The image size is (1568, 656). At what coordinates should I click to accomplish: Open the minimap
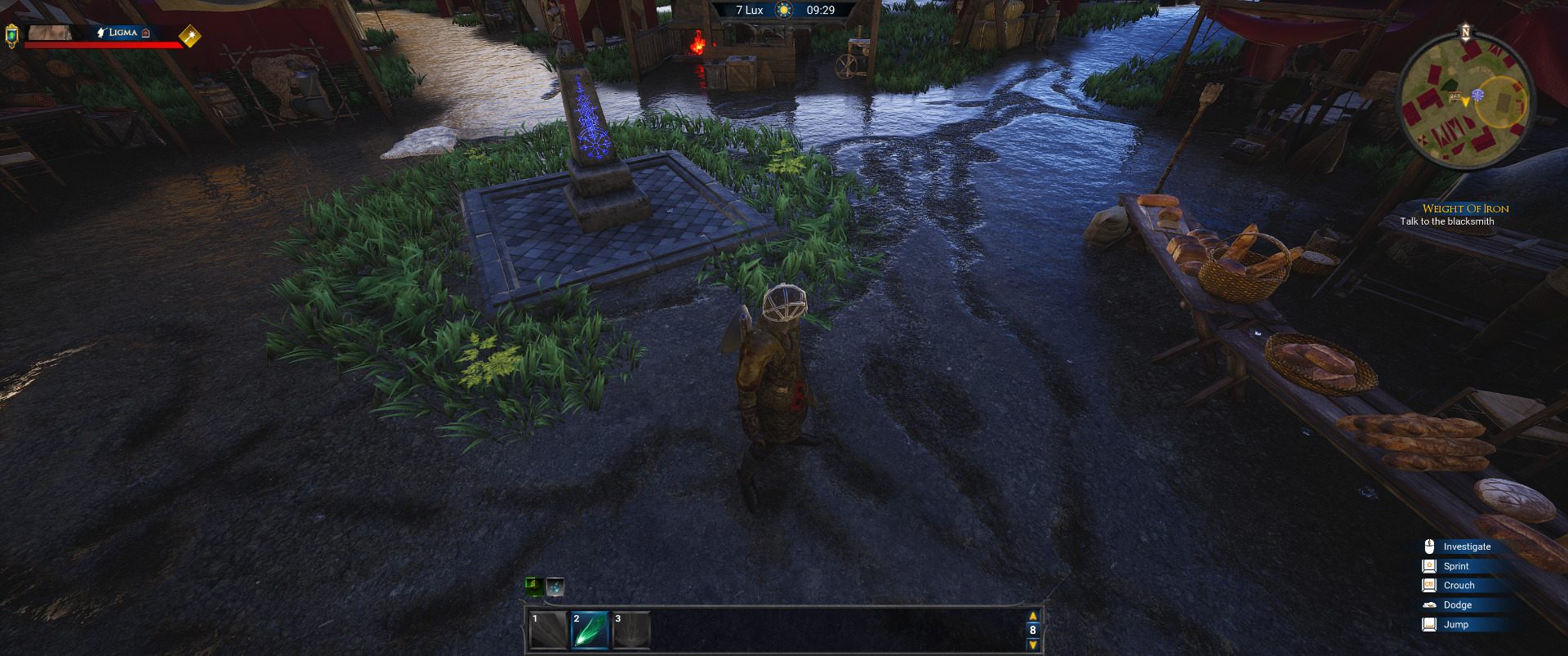tap(1466, 100)
